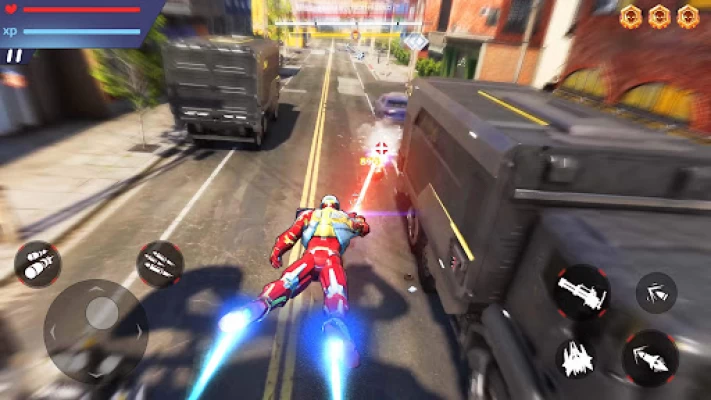The height and width of the screenshot is (400, 711).
Task: Trigger the spiky burst attack button
Action: pyautogui.click(x=580, y=359)
